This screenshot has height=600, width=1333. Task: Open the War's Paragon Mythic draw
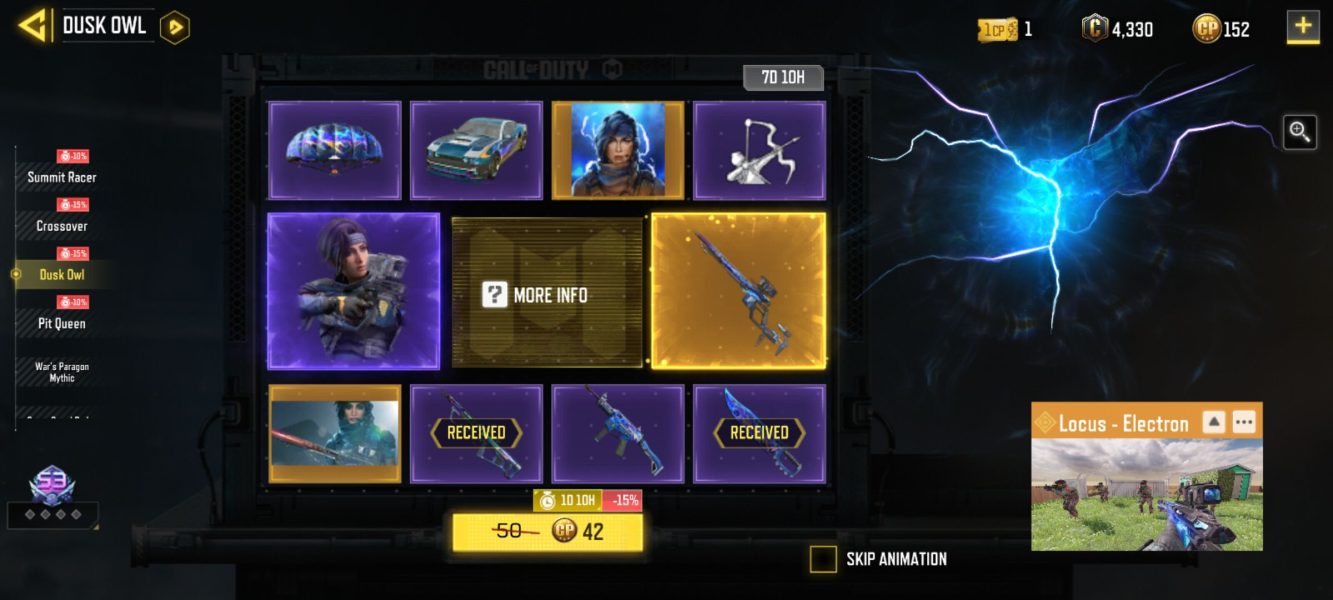pyautogui.click(x=62, y=371)
